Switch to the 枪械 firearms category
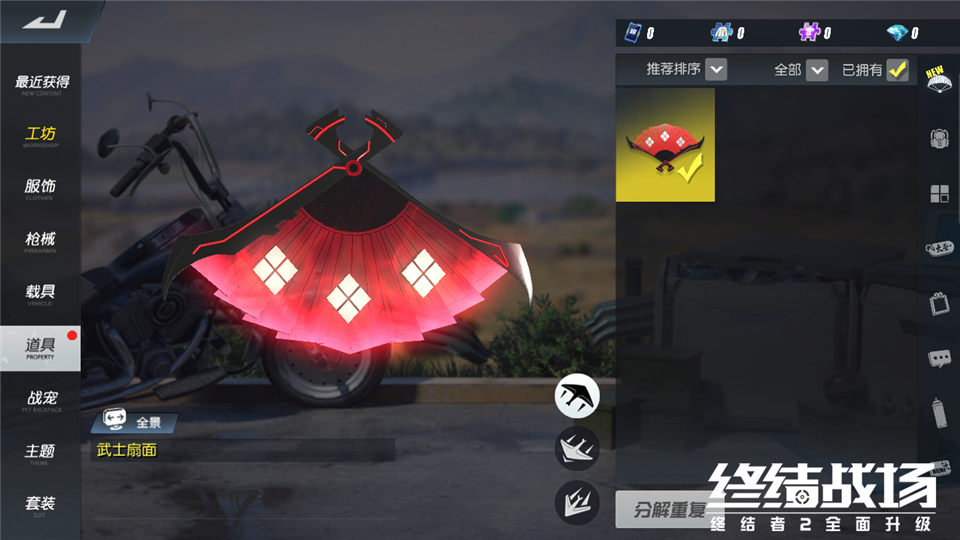Viewport: 960px width, 540px height. (41, 242)
